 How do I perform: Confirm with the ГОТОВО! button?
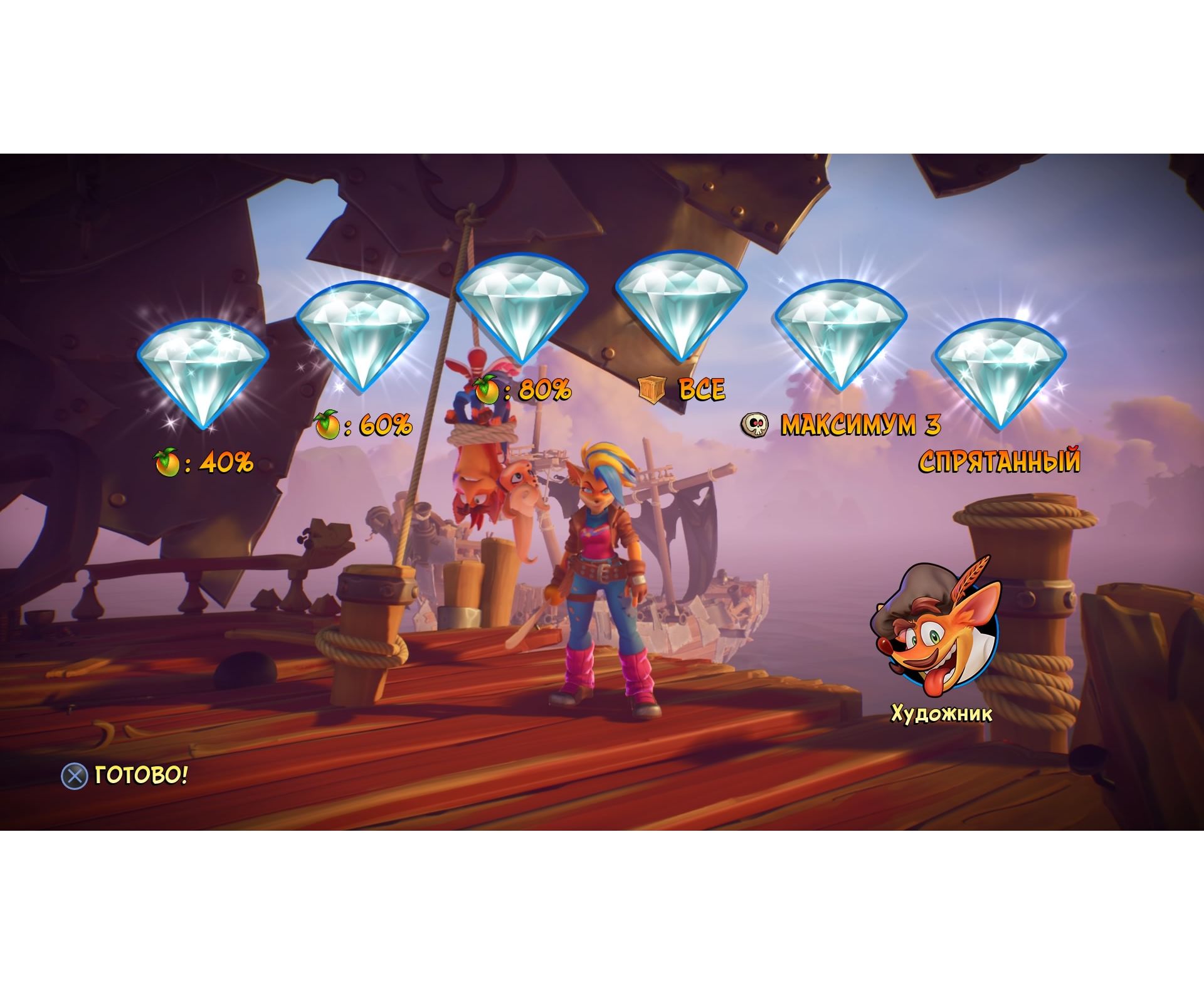coord(125,776)
